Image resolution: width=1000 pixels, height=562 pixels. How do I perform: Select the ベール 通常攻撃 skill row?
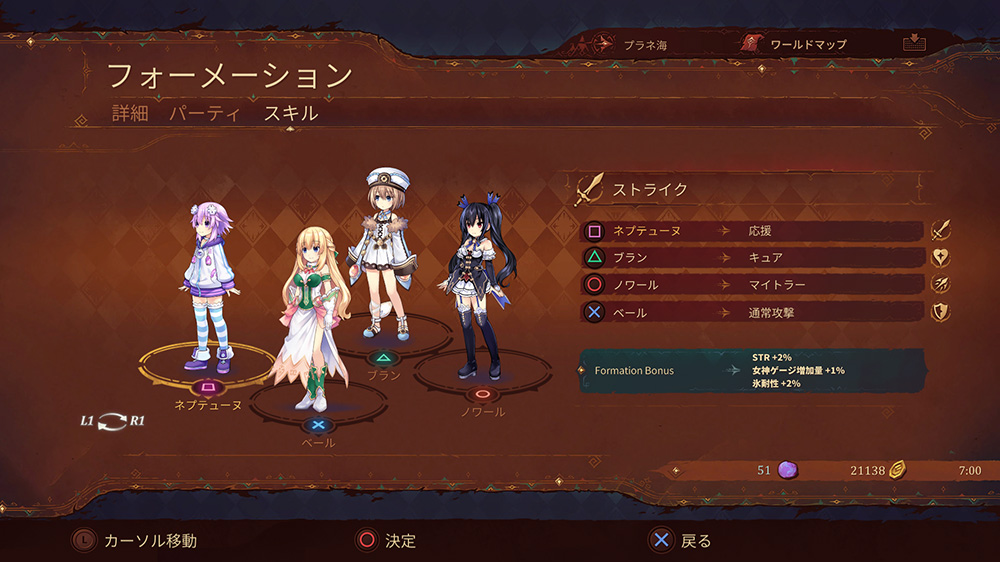coord(751,312)
